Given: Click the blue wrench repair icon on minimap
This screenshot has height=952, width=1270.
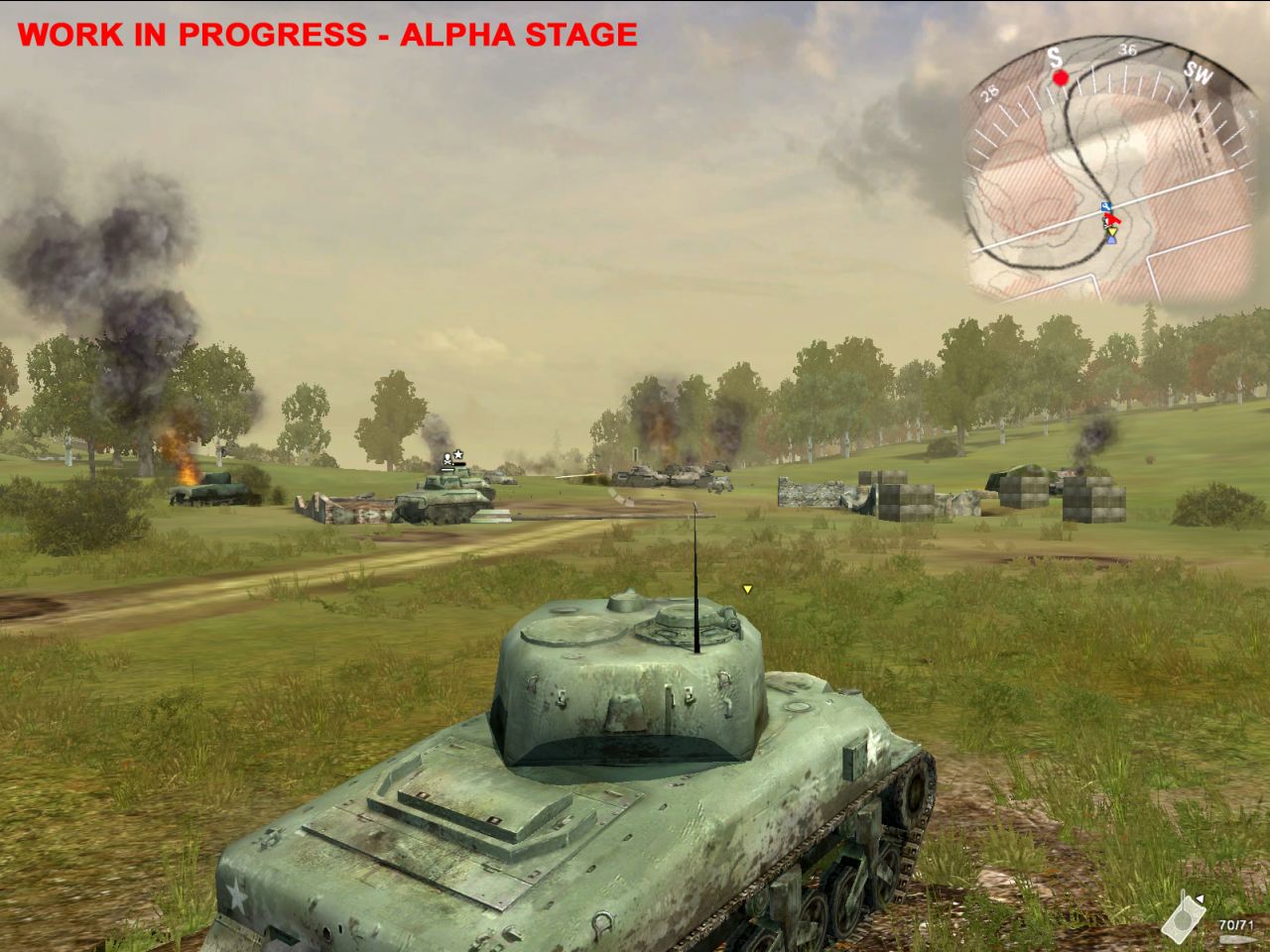Looking at the screenshot, I should [1106, 205].
